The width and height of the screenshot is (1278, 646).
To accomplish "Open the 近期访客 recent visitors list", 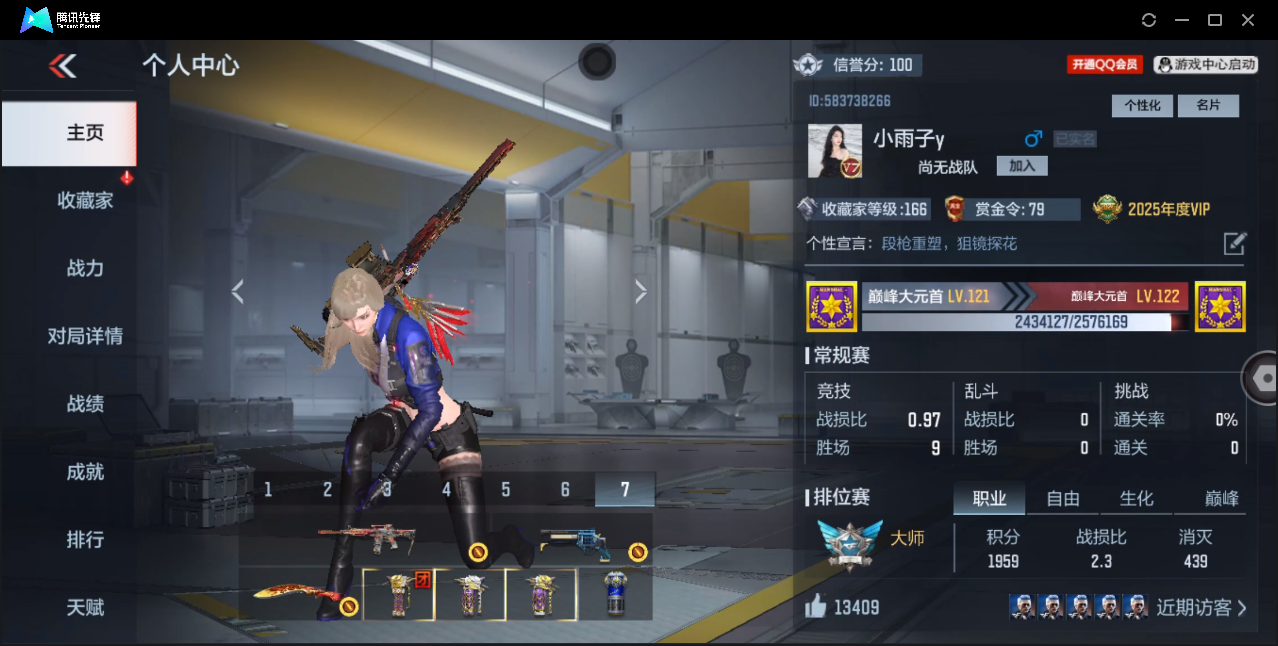I will 1200,607.
